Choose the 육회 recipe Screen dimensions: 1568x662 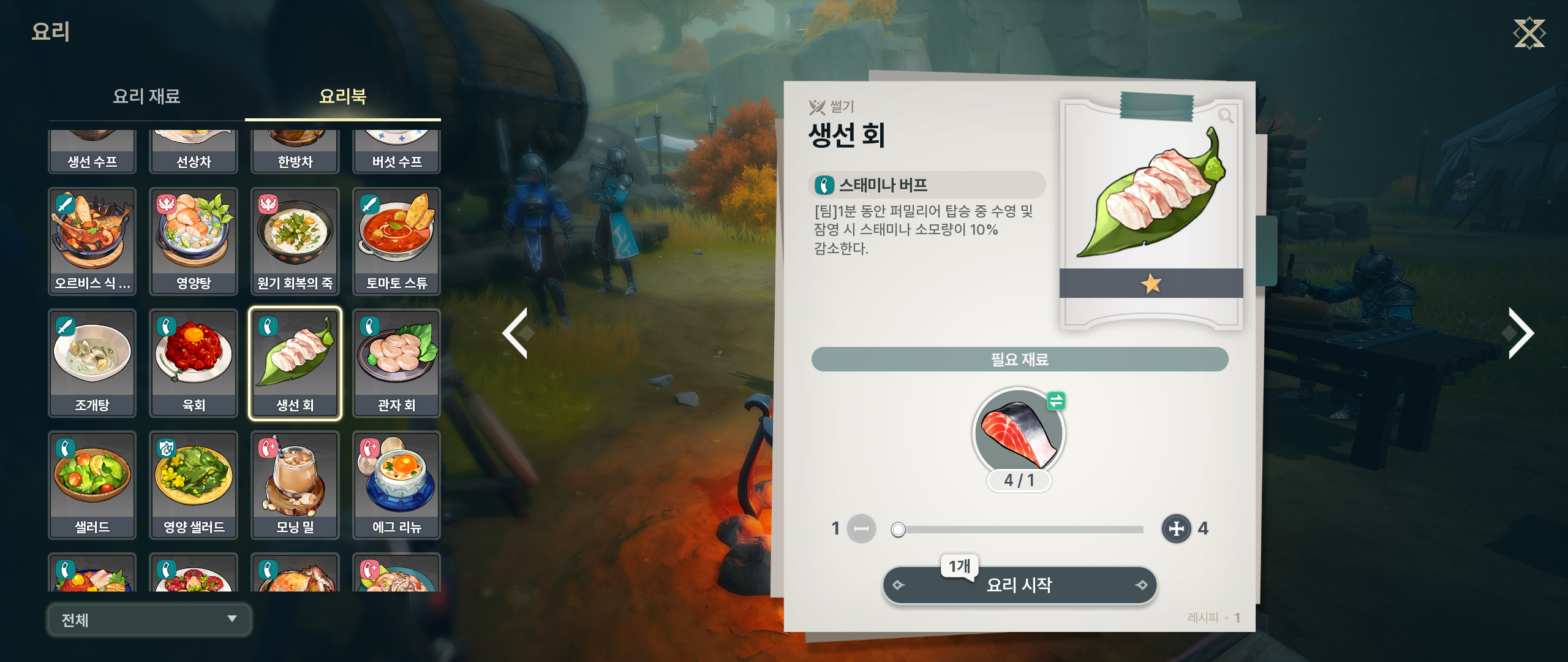[194, 363]
